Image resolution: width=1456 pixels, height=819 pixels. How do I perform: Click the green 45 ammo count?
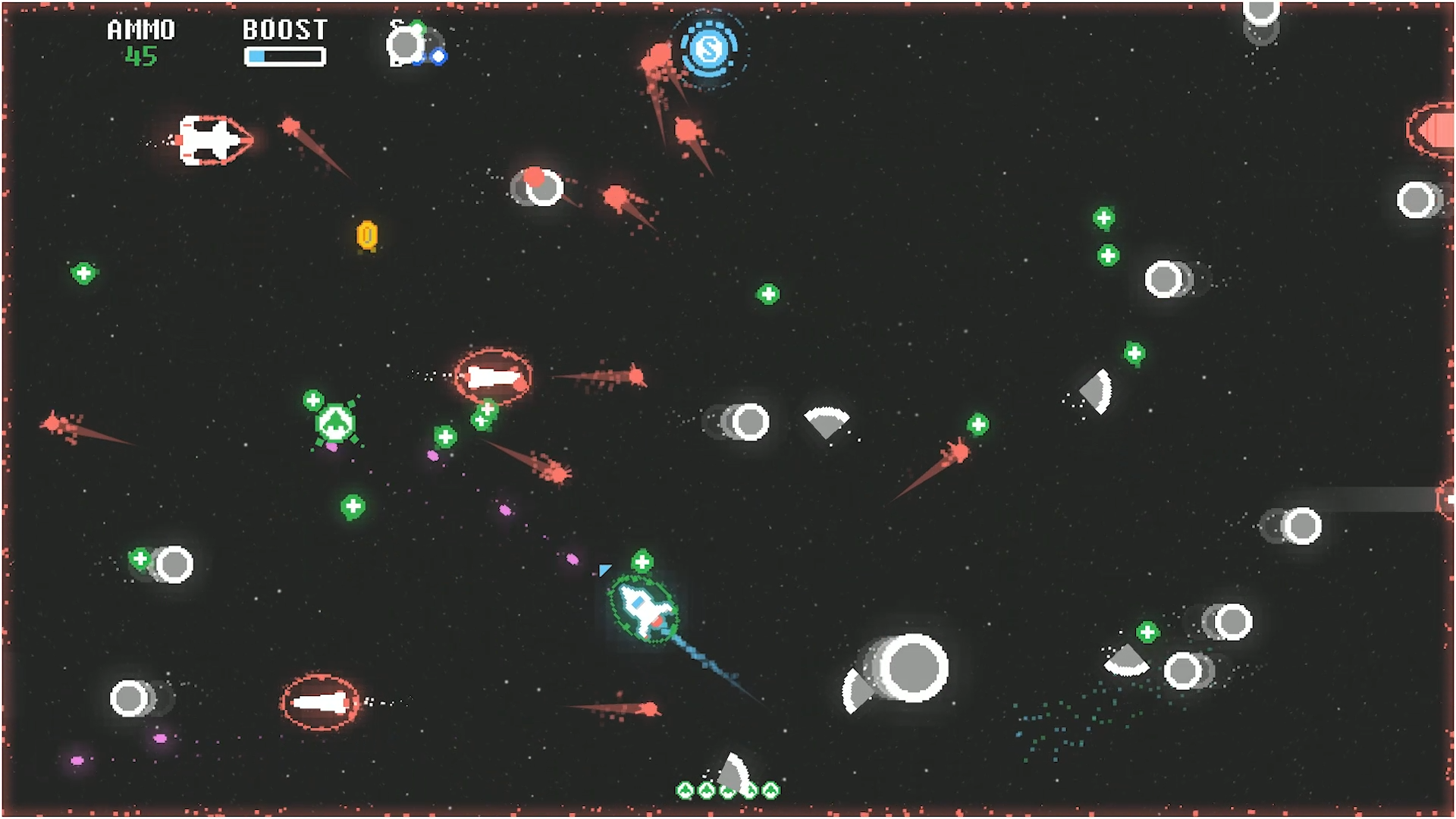point(140,56)
